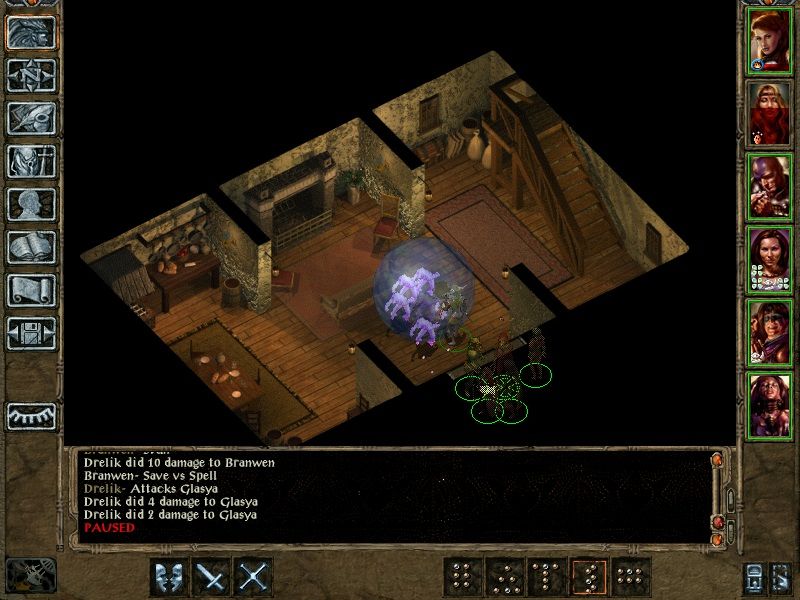Open the journal with the quill button

(x=31, y=118)
